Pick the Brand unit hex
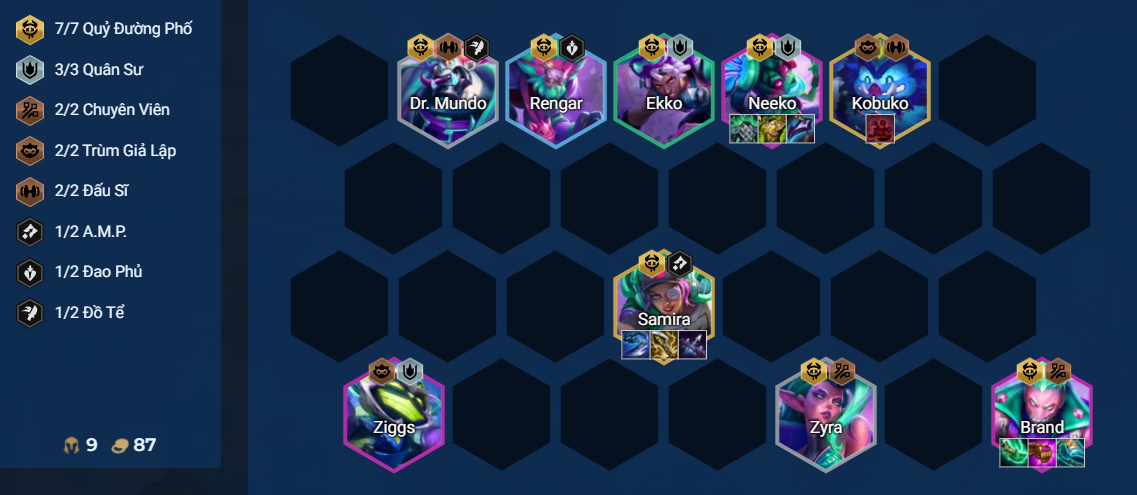The height and width of the screenshot is (495, 1137). (1041, 412)
